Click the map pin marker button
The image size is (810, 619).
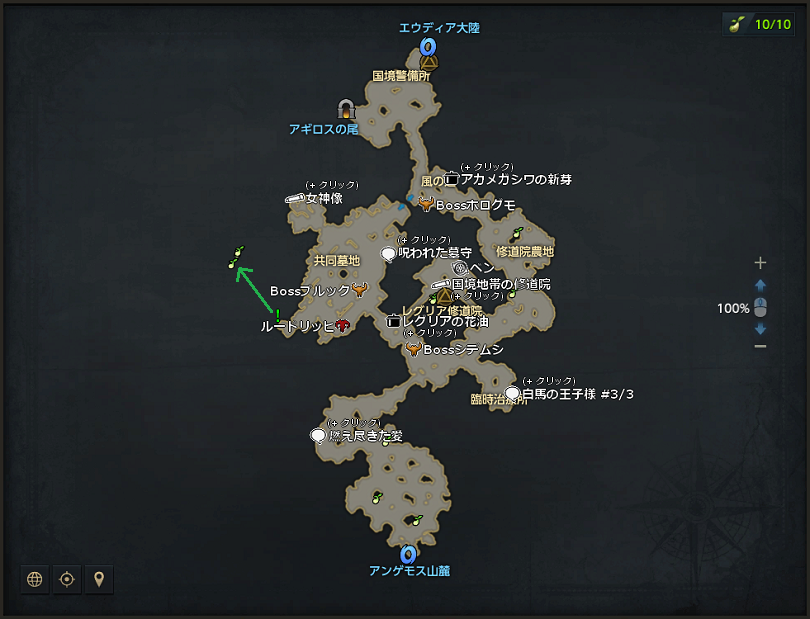[99, 579]
